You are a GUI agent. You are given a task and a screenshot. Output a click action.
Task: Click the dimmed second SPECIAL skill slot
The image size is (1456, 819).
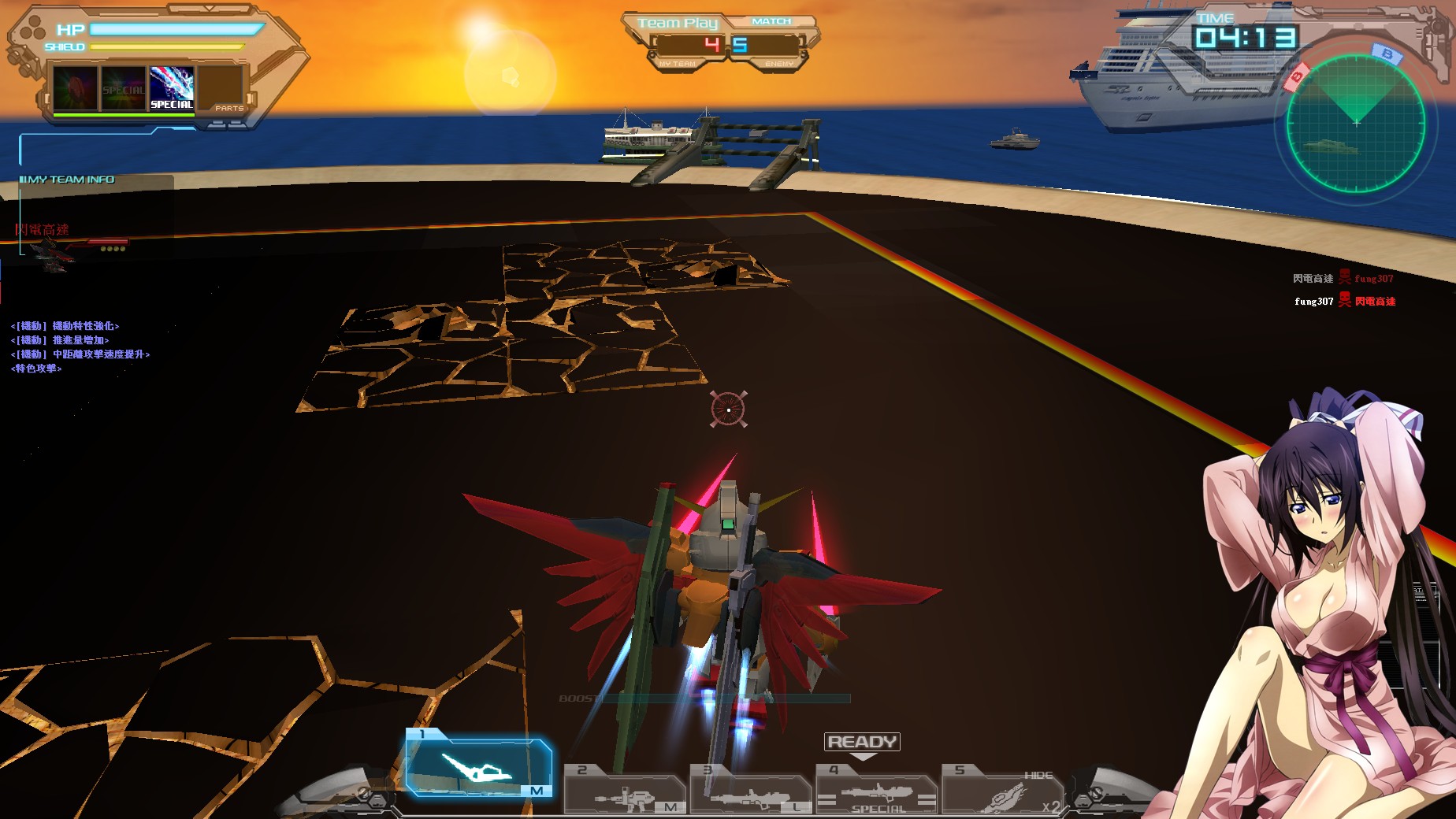(122, 87)
